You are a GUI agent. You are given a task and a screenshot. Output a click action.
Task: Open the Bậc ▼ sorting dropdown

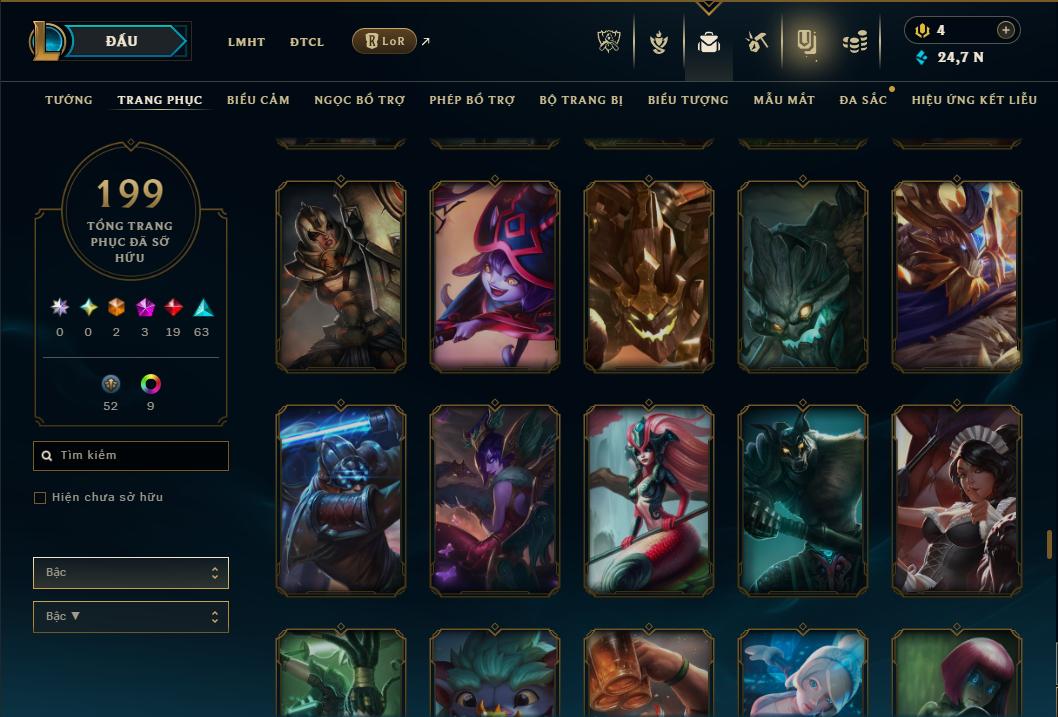coord(131,616)
